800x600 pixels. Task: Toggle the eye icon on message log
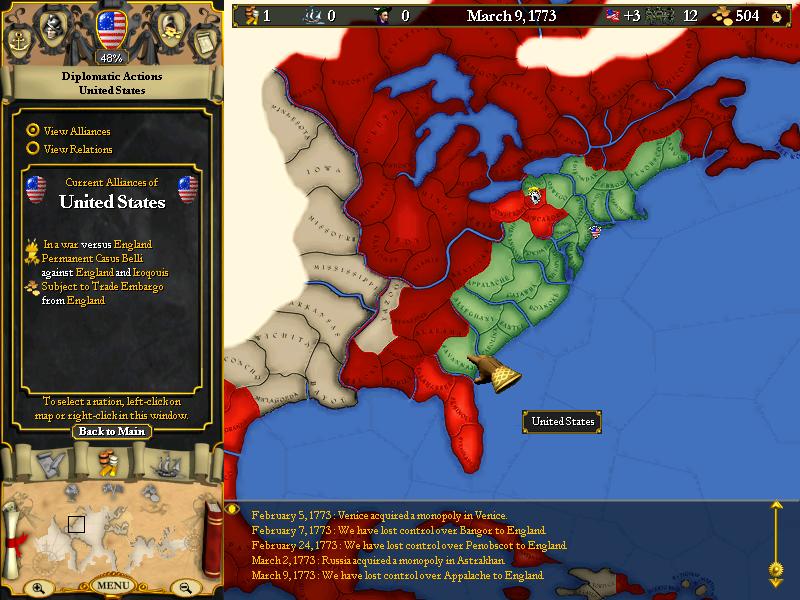[x=233, y=508]
